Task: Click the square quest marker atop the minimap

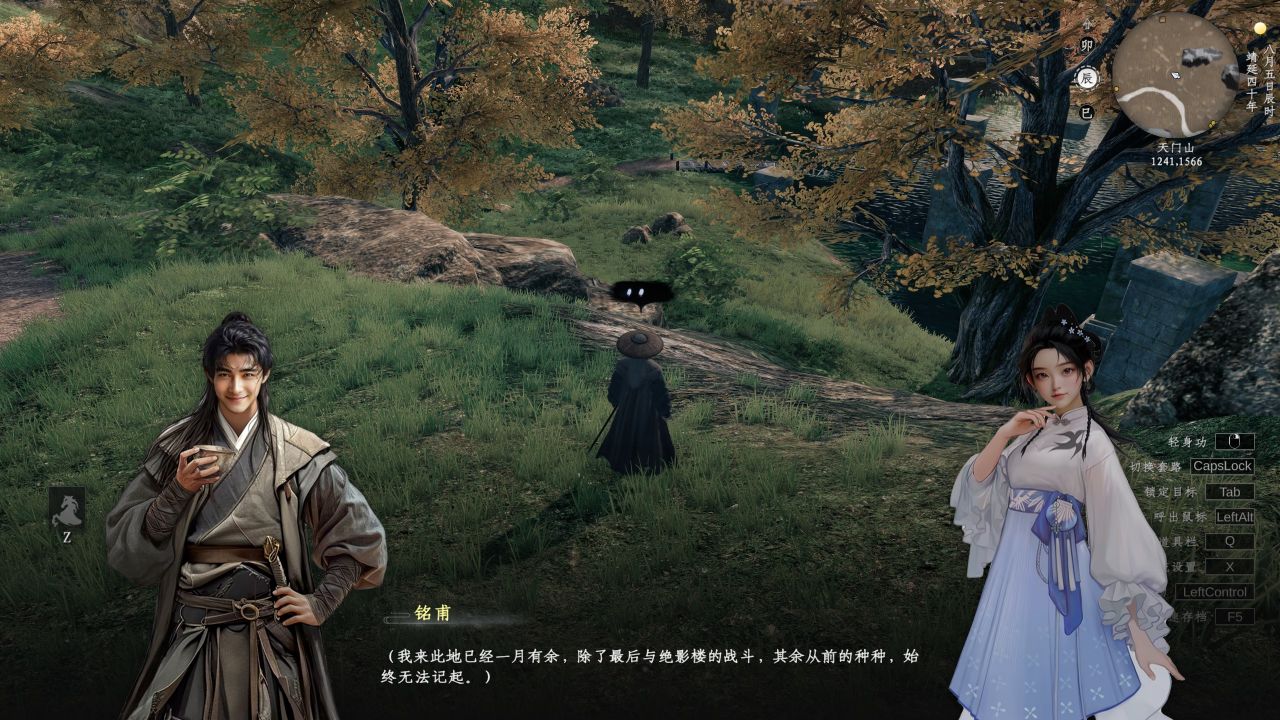Action: pos(1161,19)
